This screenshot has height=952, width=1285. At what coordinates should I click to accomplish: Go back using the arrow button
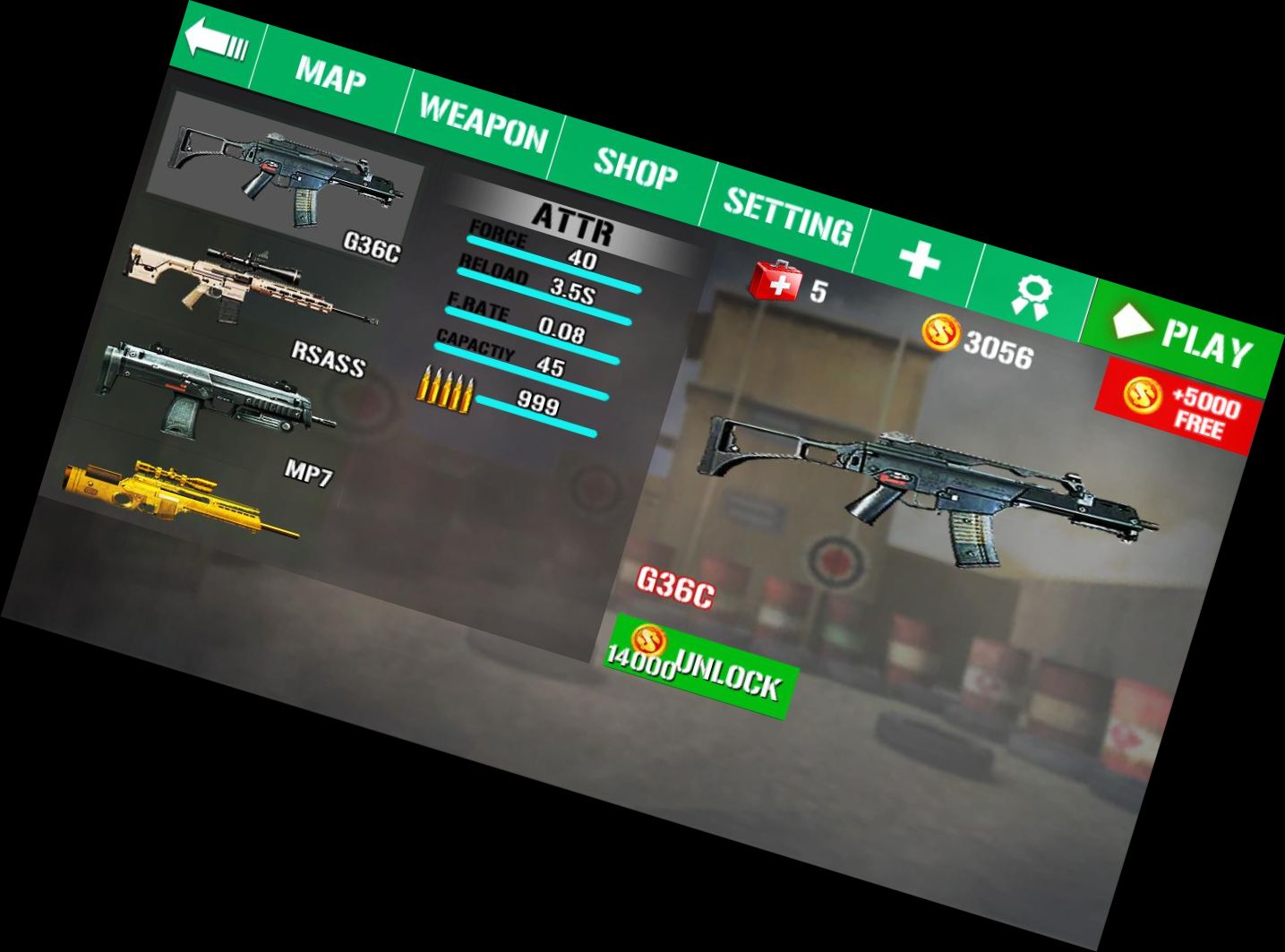click(x=215, y=42)
